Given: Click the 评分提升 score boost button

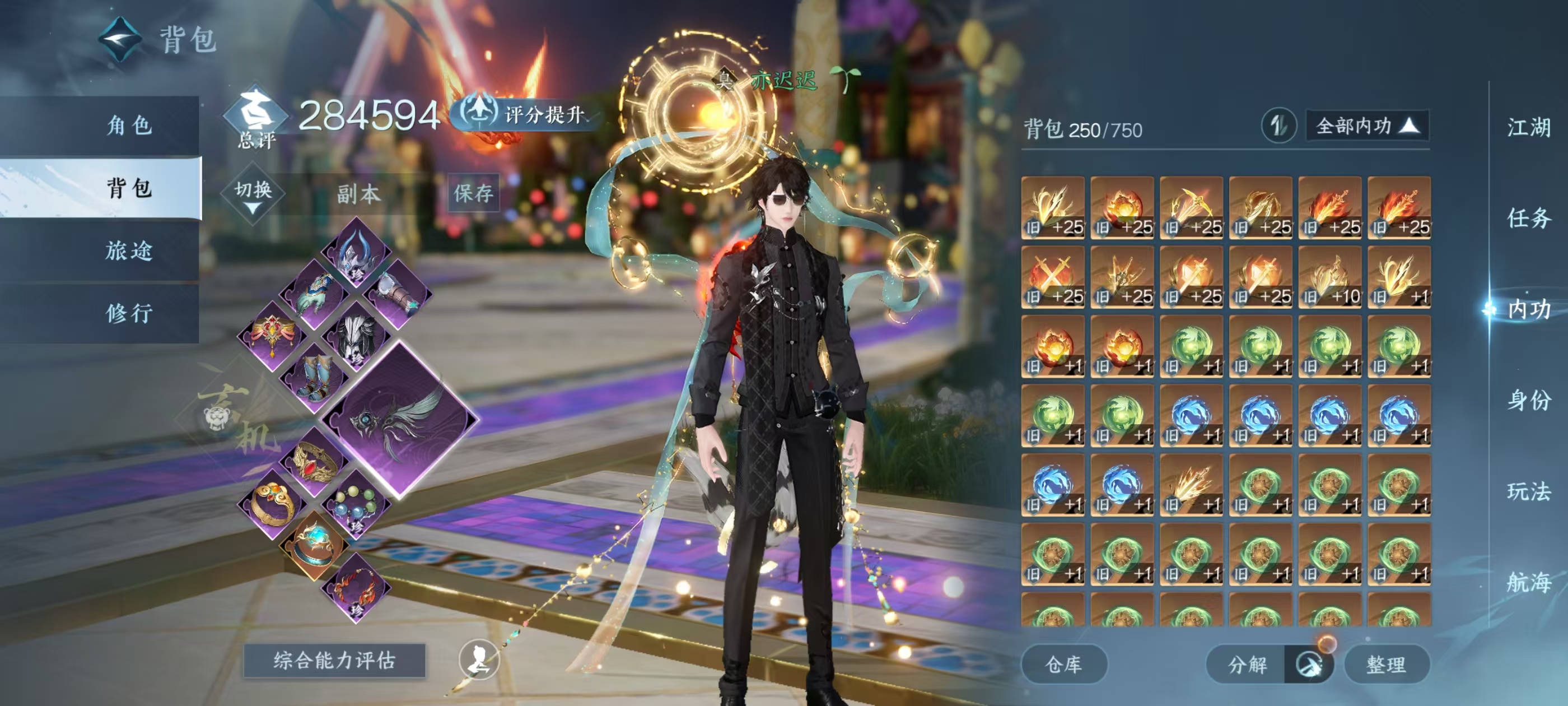Looking at the screenshot, I should 525,114.
